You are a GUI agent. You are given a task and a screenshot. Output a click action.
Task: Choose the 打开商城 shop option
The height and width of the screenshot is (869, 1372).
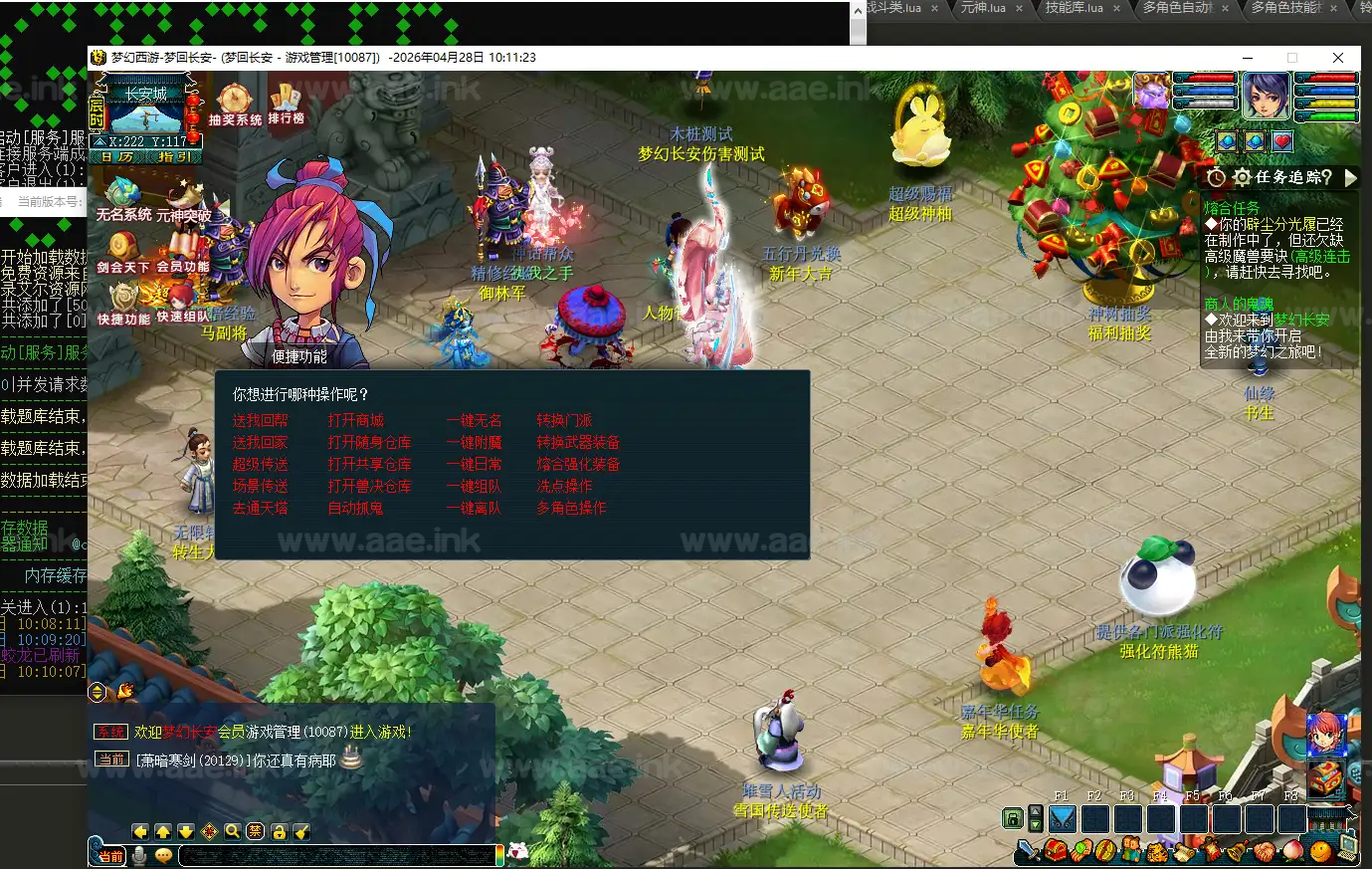pos(355,420)
